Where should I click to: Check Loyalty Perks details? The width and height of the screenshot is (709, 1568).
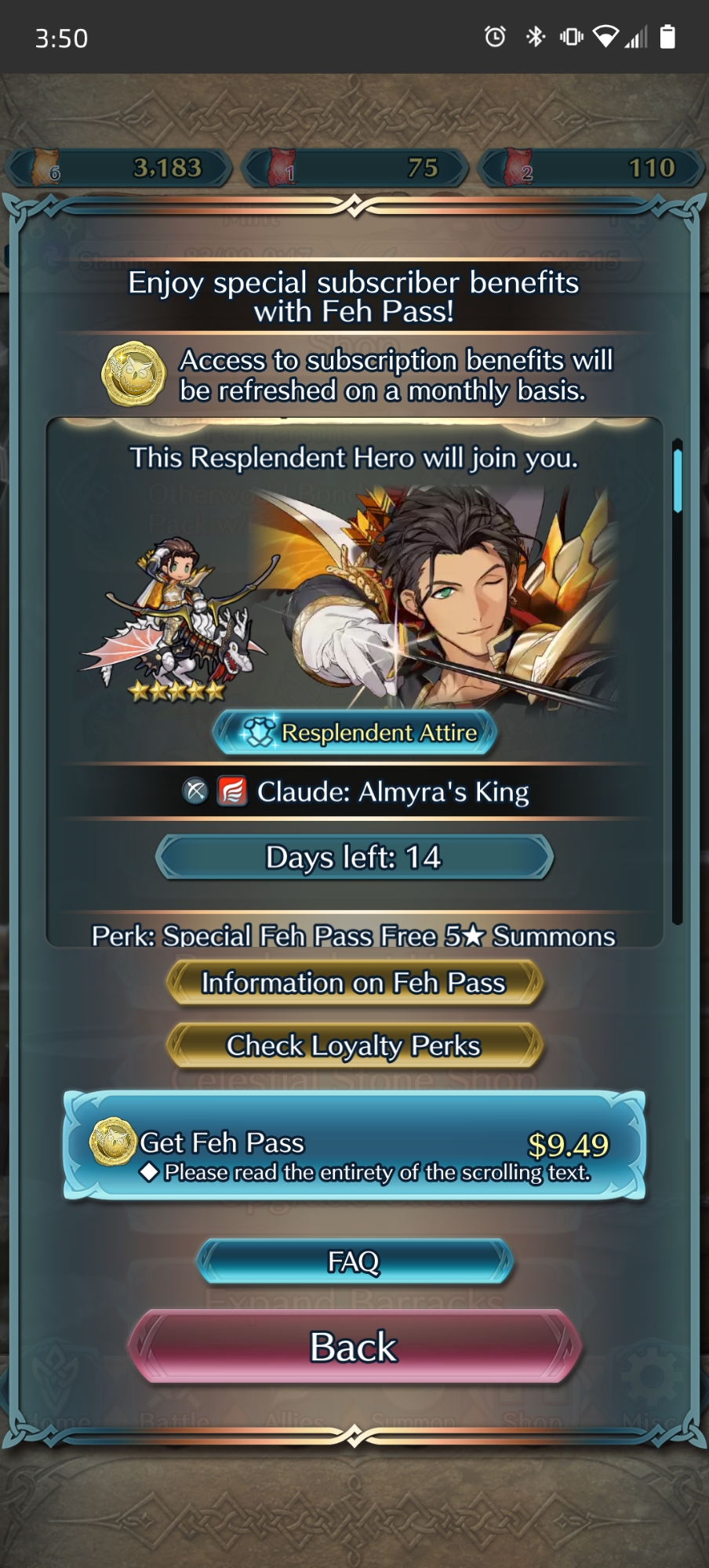click(x=354, y=1046)
